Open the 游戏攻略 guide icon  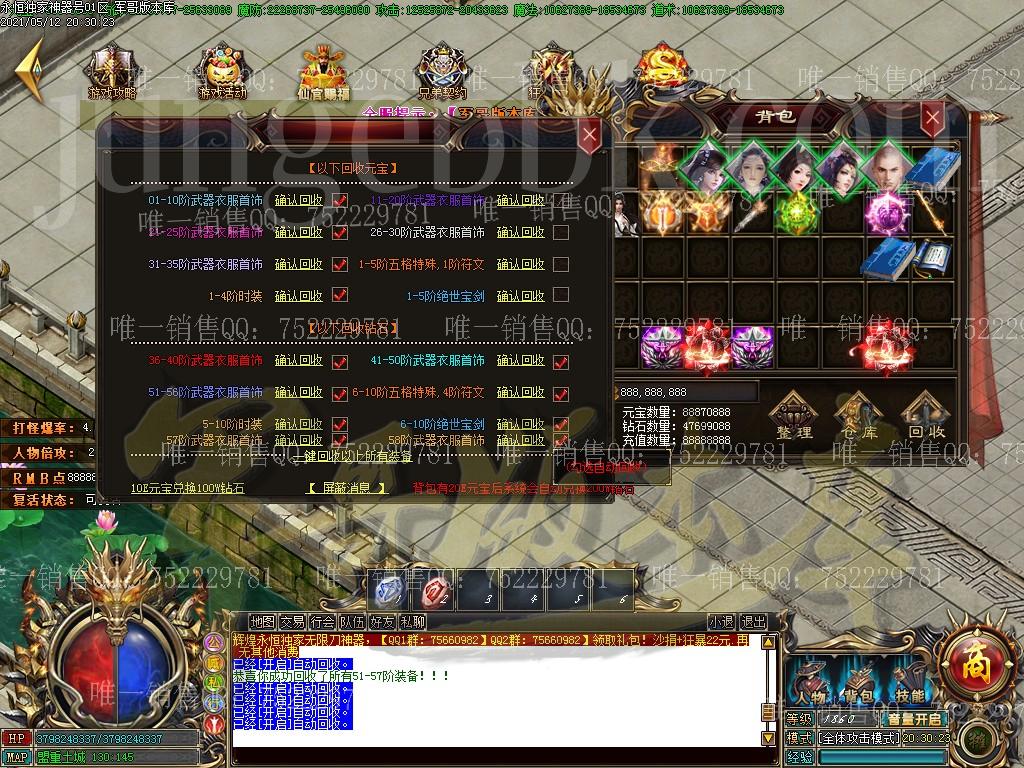pos(112,73)
